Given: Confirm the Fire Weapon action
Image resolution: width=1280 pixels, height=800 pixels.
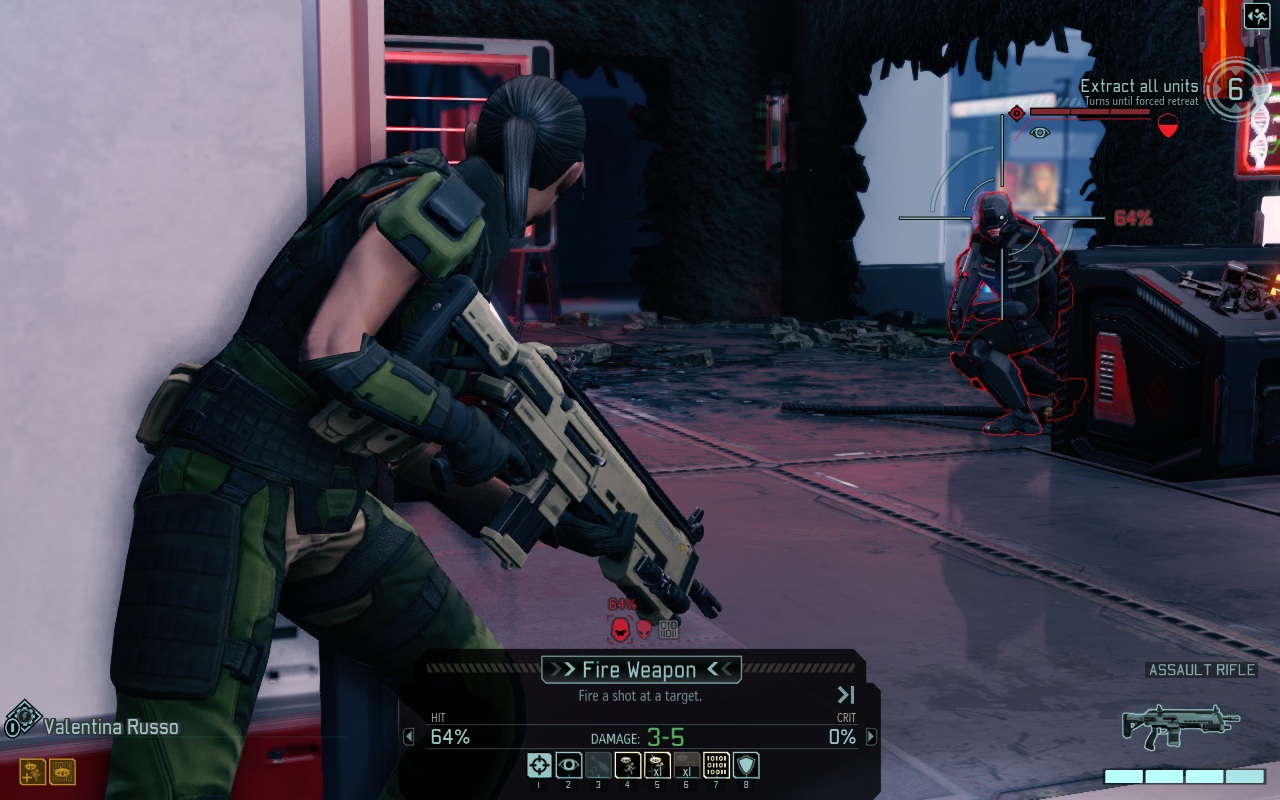Looking at the screenshot, I should click(640, 670).
